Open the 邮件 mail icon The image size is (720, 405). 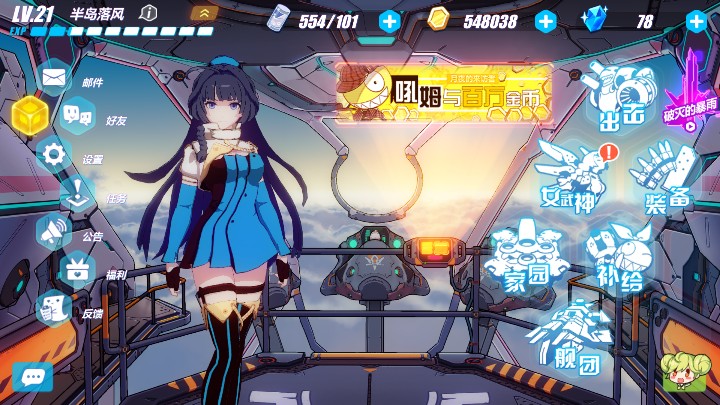coord(54,76)
